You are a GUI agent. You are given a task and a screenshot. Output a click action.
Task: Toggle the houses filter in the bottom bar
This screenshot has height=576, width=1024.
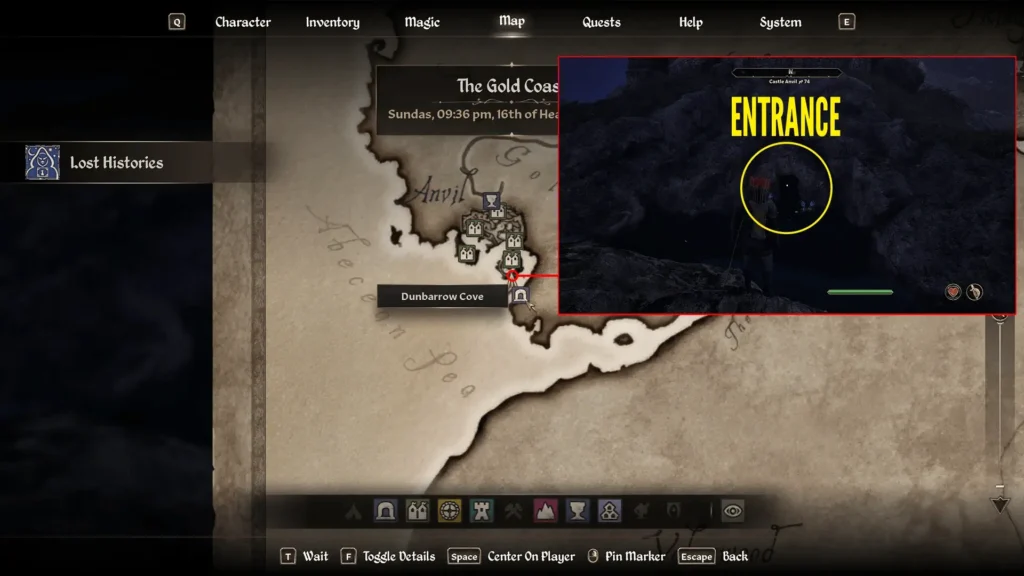(x=417, y=511)
